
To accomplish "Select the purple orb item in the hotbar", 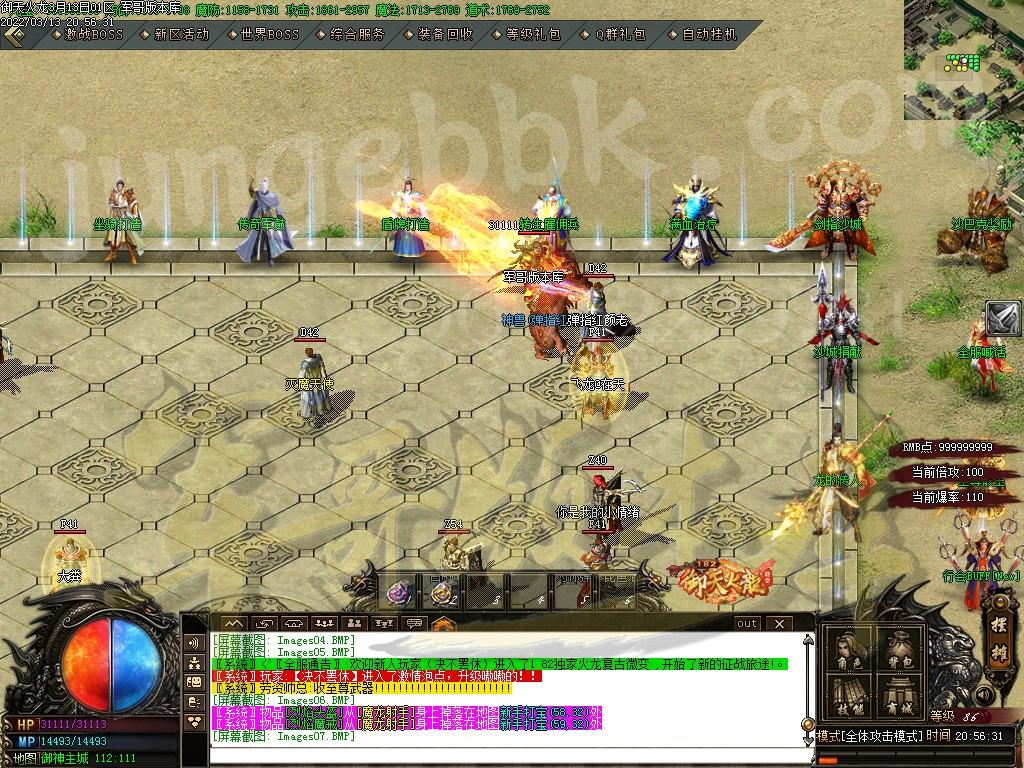I will (399, 593).
